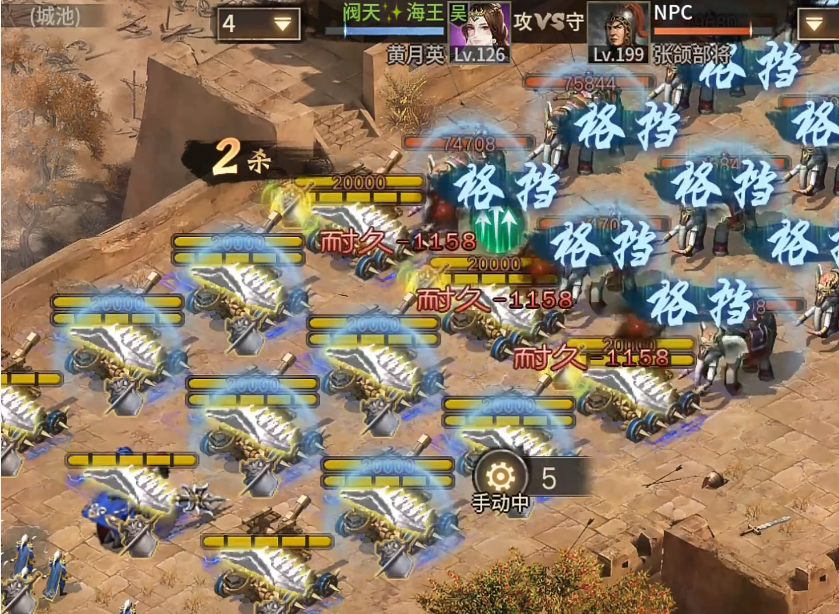Image resolution: width=839 pixels, height=614 pixels.
Task: Open the dropdown showing the number 4
Action: pos(258,23)
